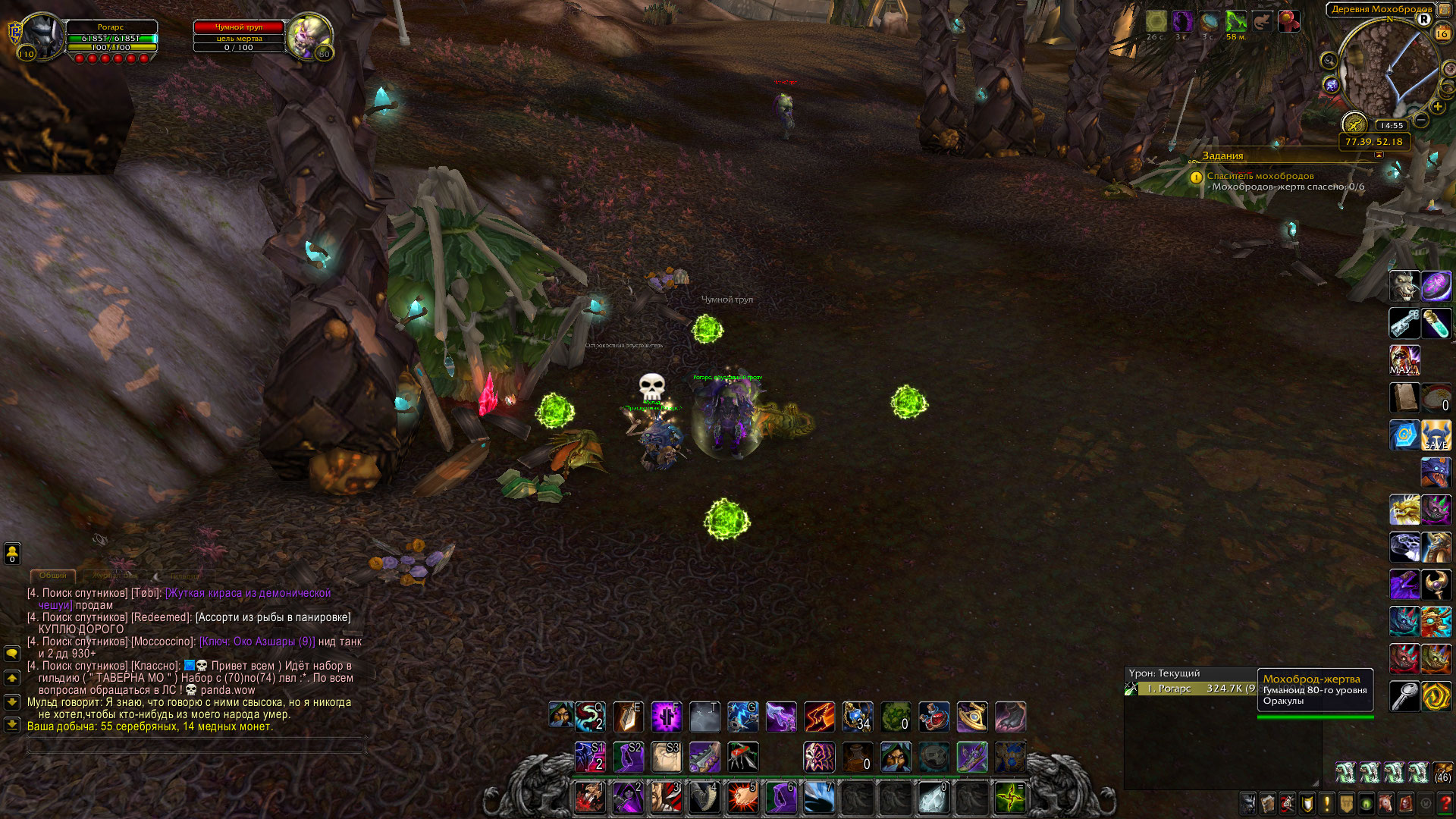
Task: Use the red potion flasks item
Action: pos(934,717)
